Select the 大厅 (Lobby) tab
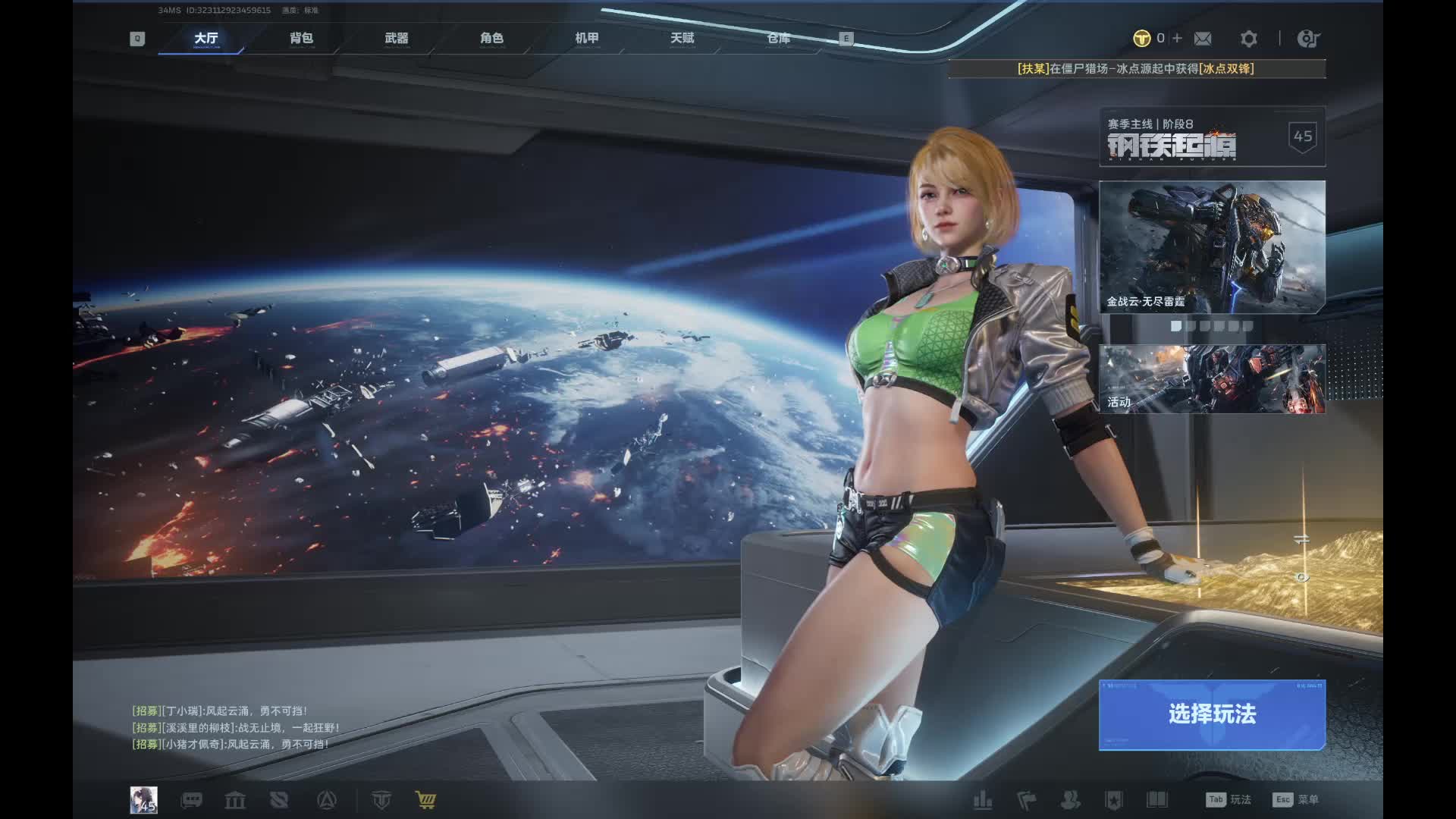 (x=206, y=38)
